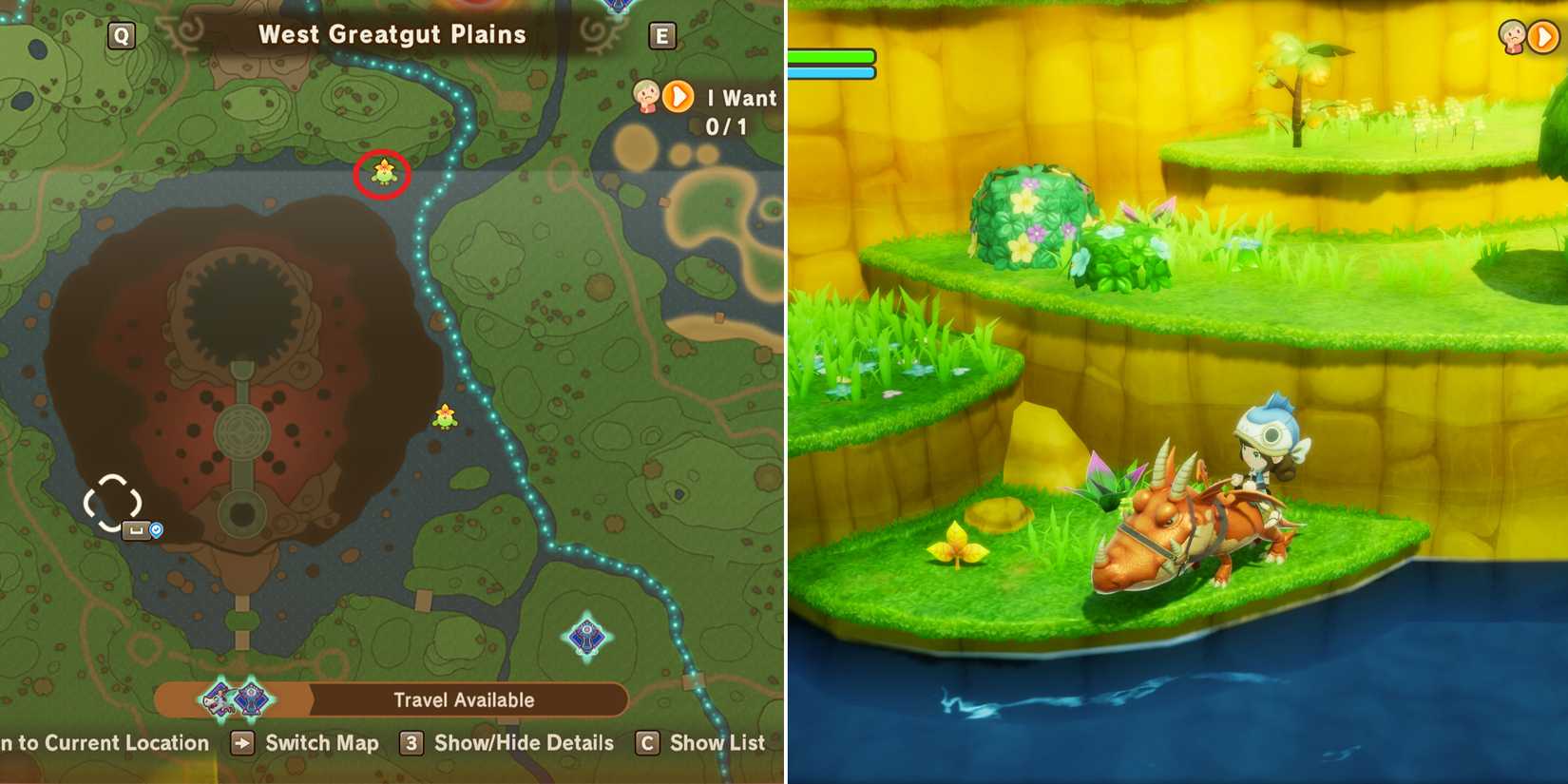Select the Q map page key
The height and width of the screenshot is (784, 1568).
[120, 35]
